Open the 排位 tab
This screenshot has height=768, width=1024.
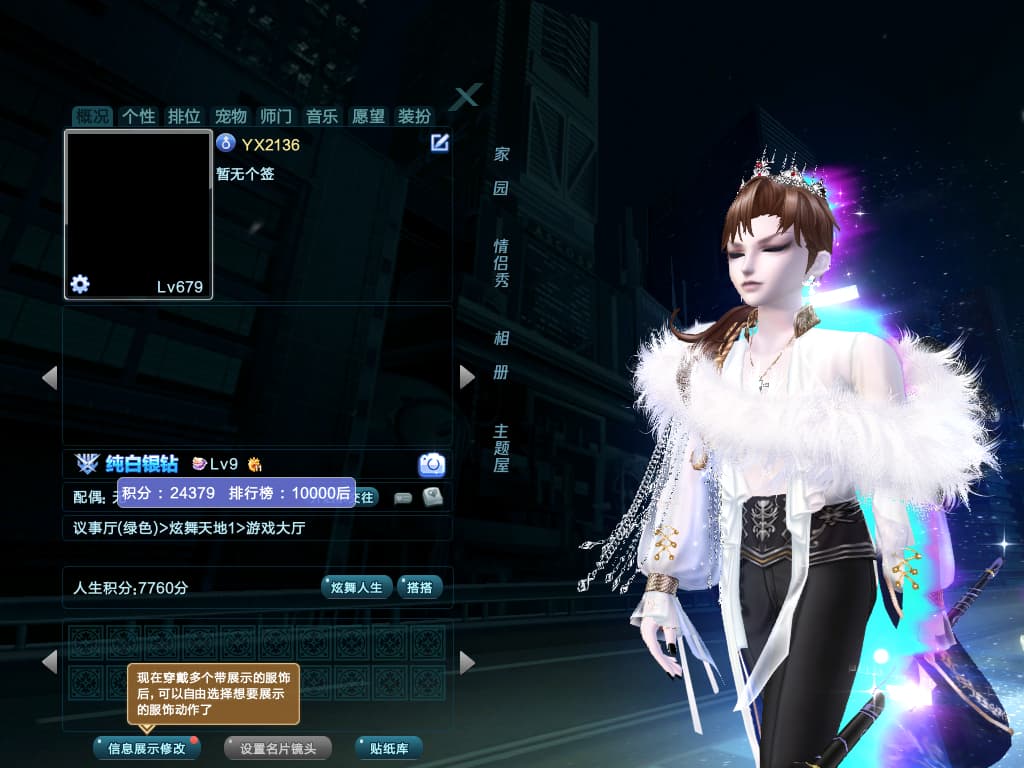pos(184,116)
